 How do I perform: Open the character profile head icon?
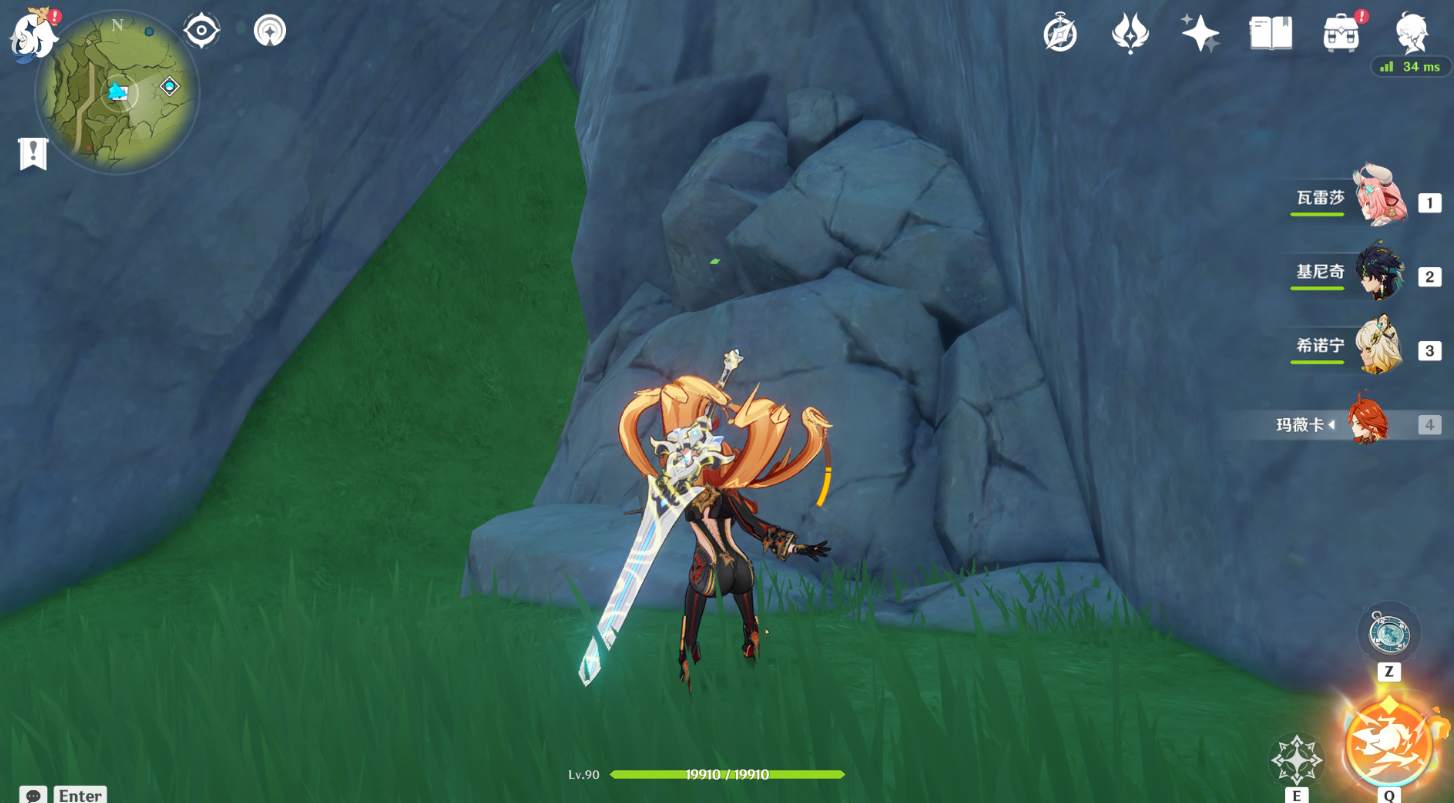click(1412, 31)
